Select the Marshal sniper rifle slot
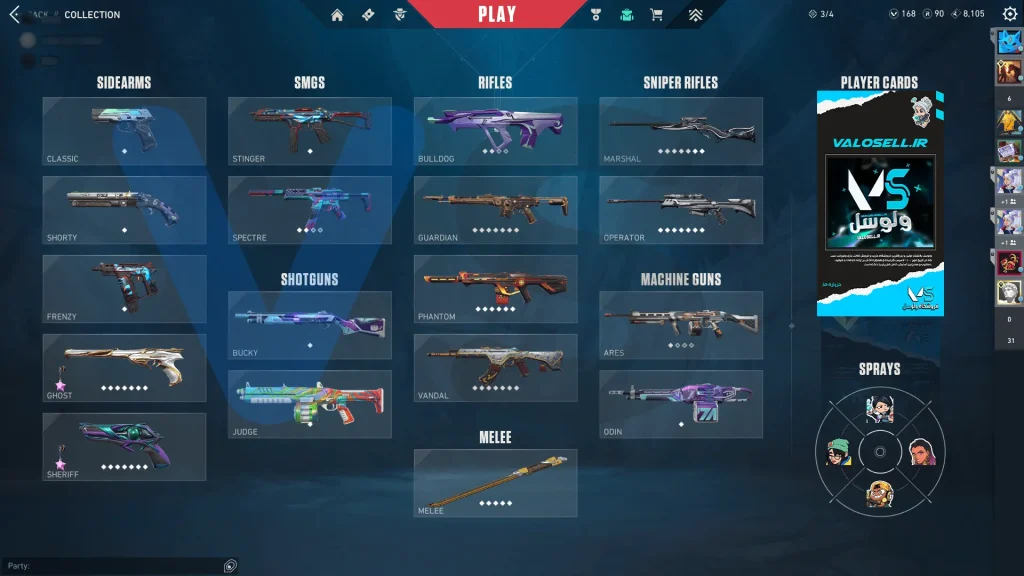The height and width of the screenshot is (576, 1024). 681,131
